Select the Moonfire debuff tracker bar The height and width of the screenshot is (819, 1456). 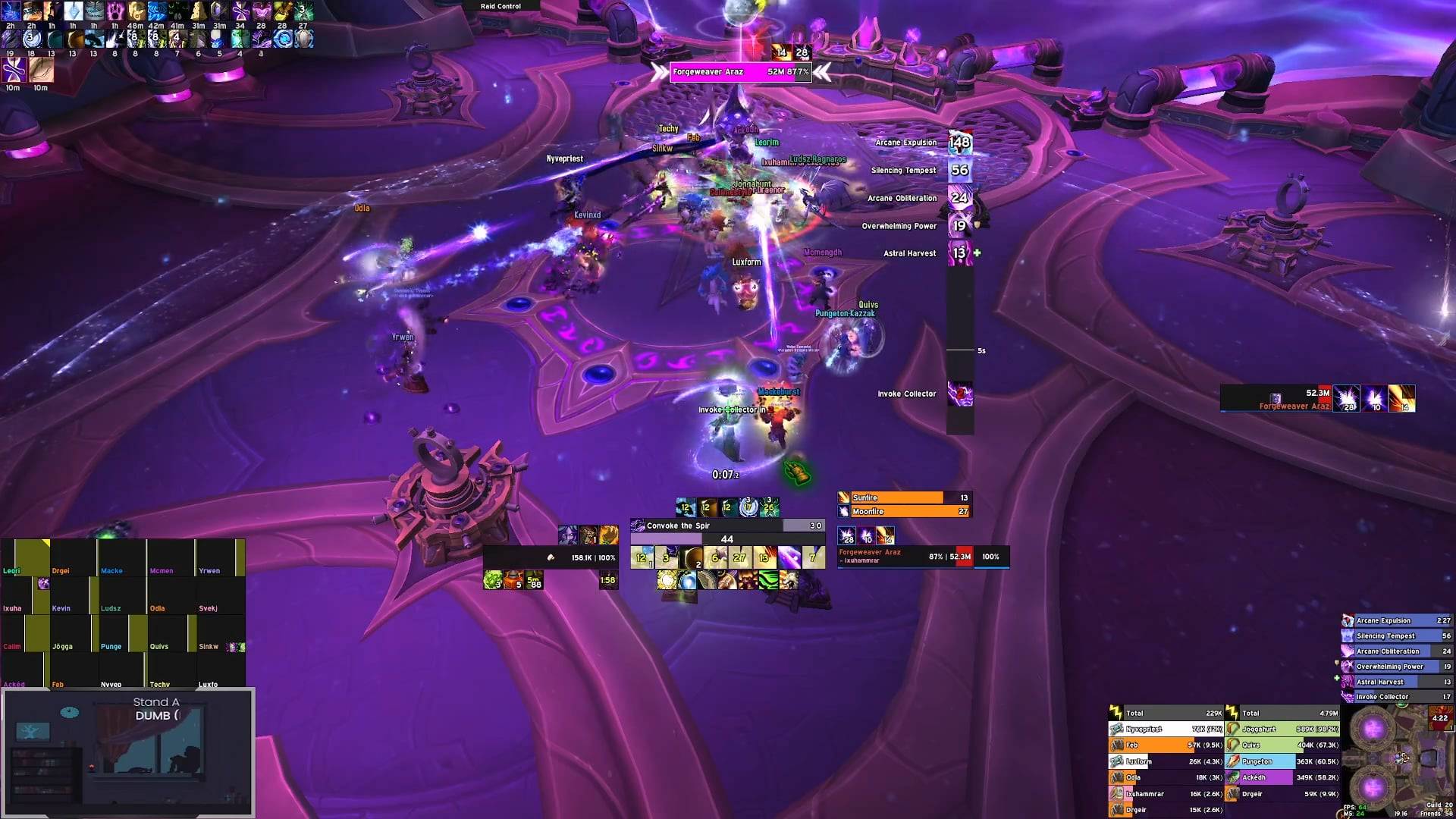click(904, 512)
